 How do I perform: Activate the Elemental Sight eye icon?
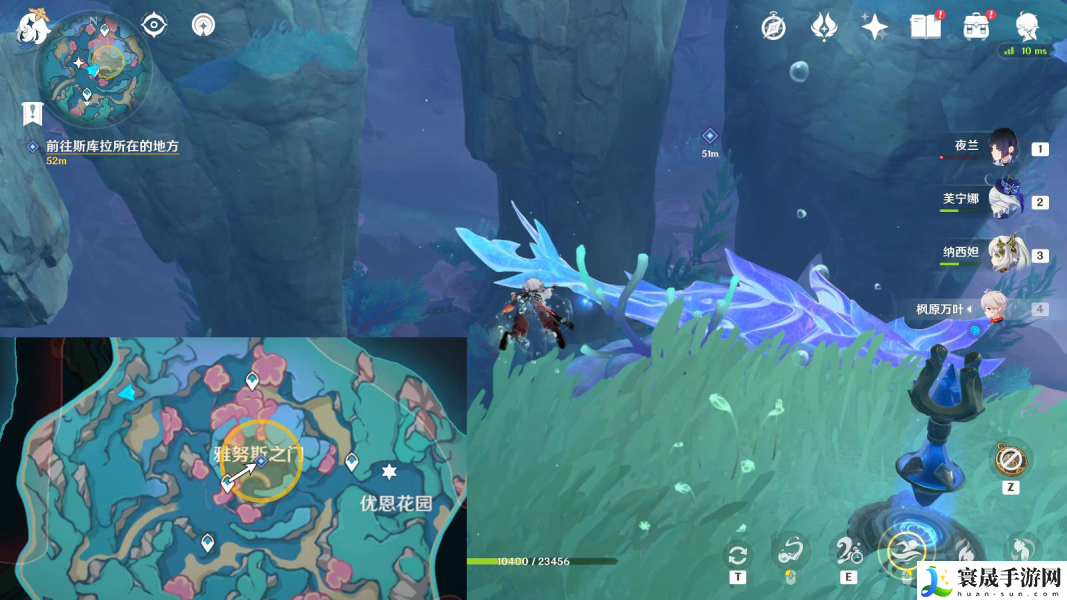click(154, 25)
